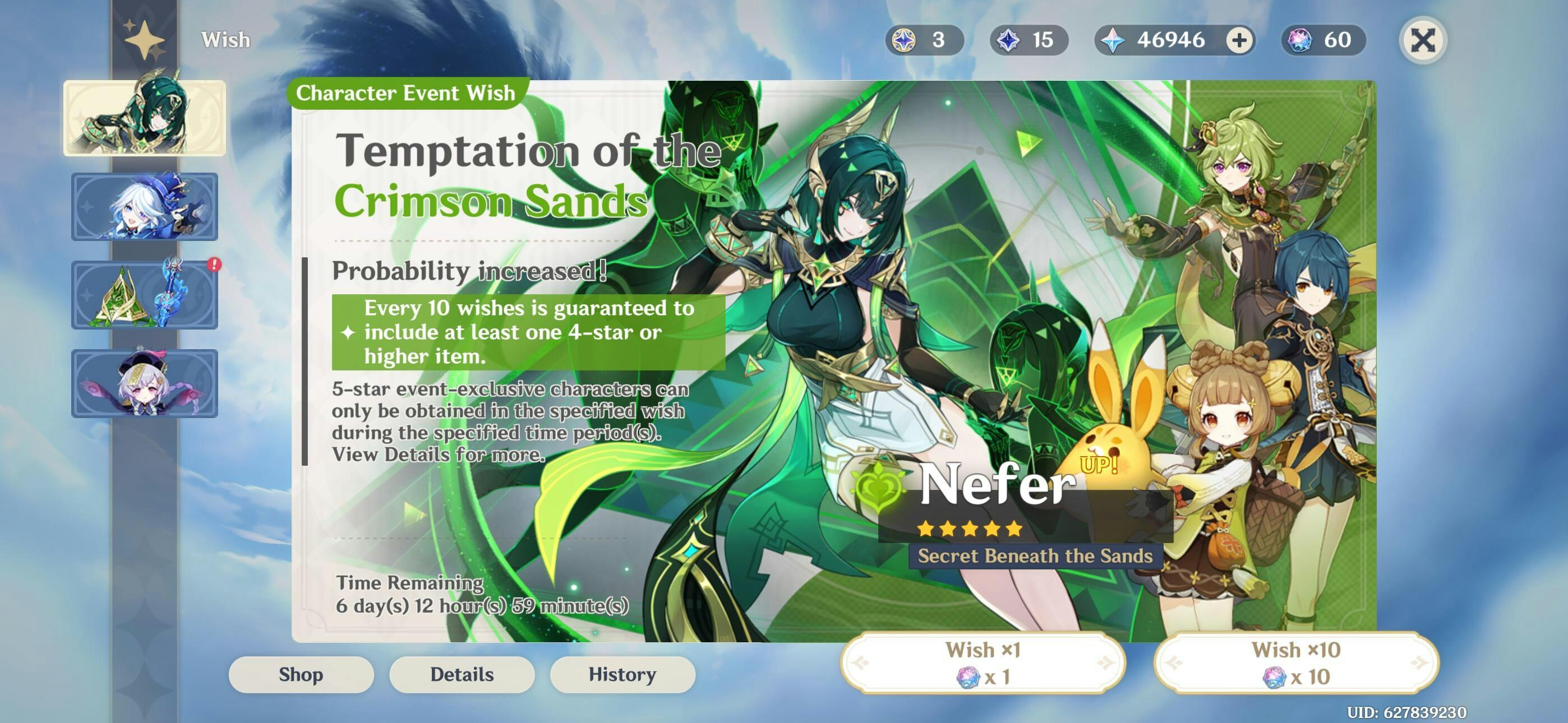
Task: Close the Wish screen
Action: click(1423, 41)
